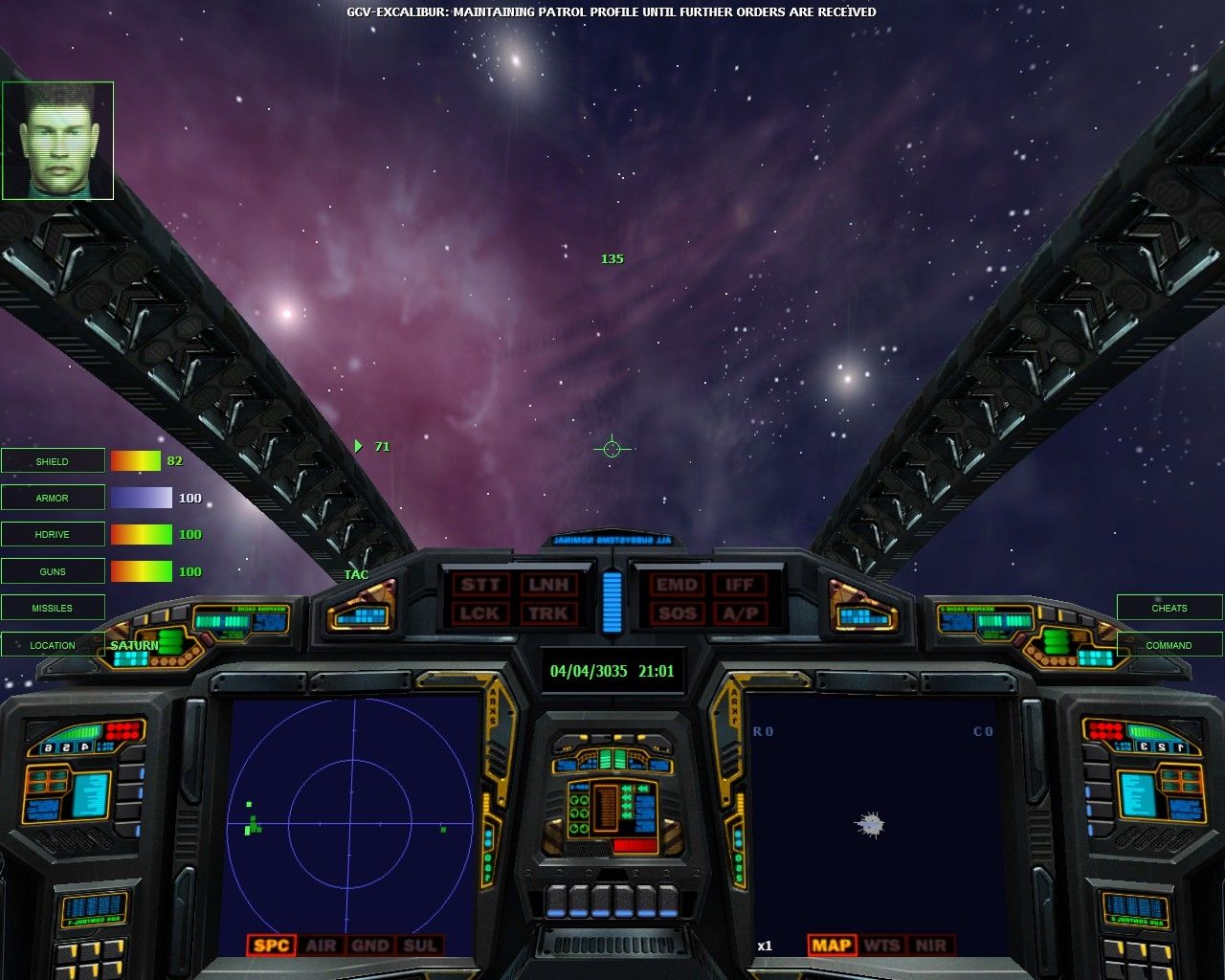
Task: Click the IFF transponder indicator
Action: pos(739,584)
